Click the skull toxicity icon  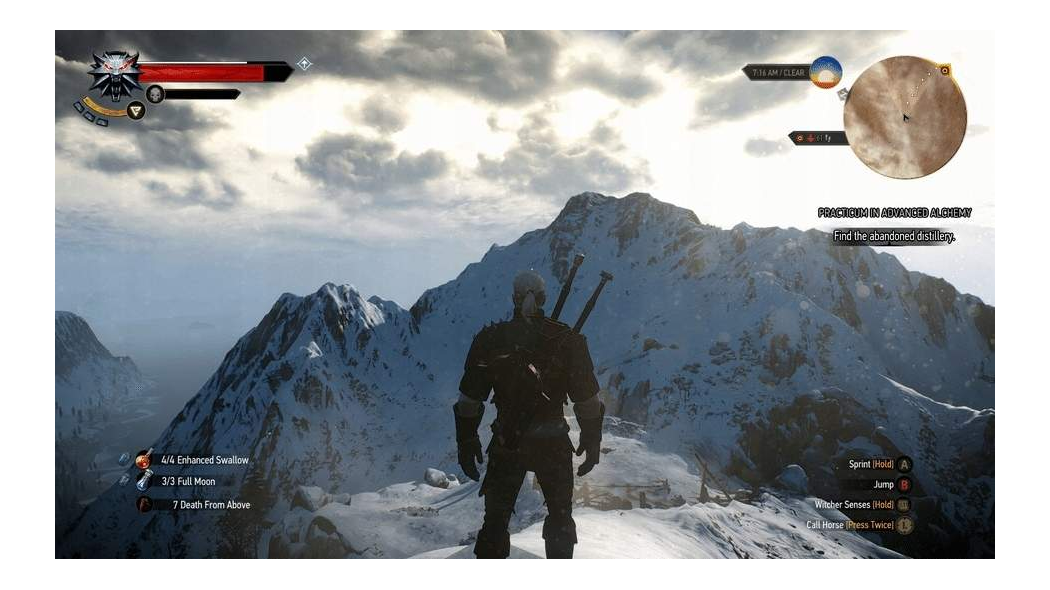tap(155, 94)
